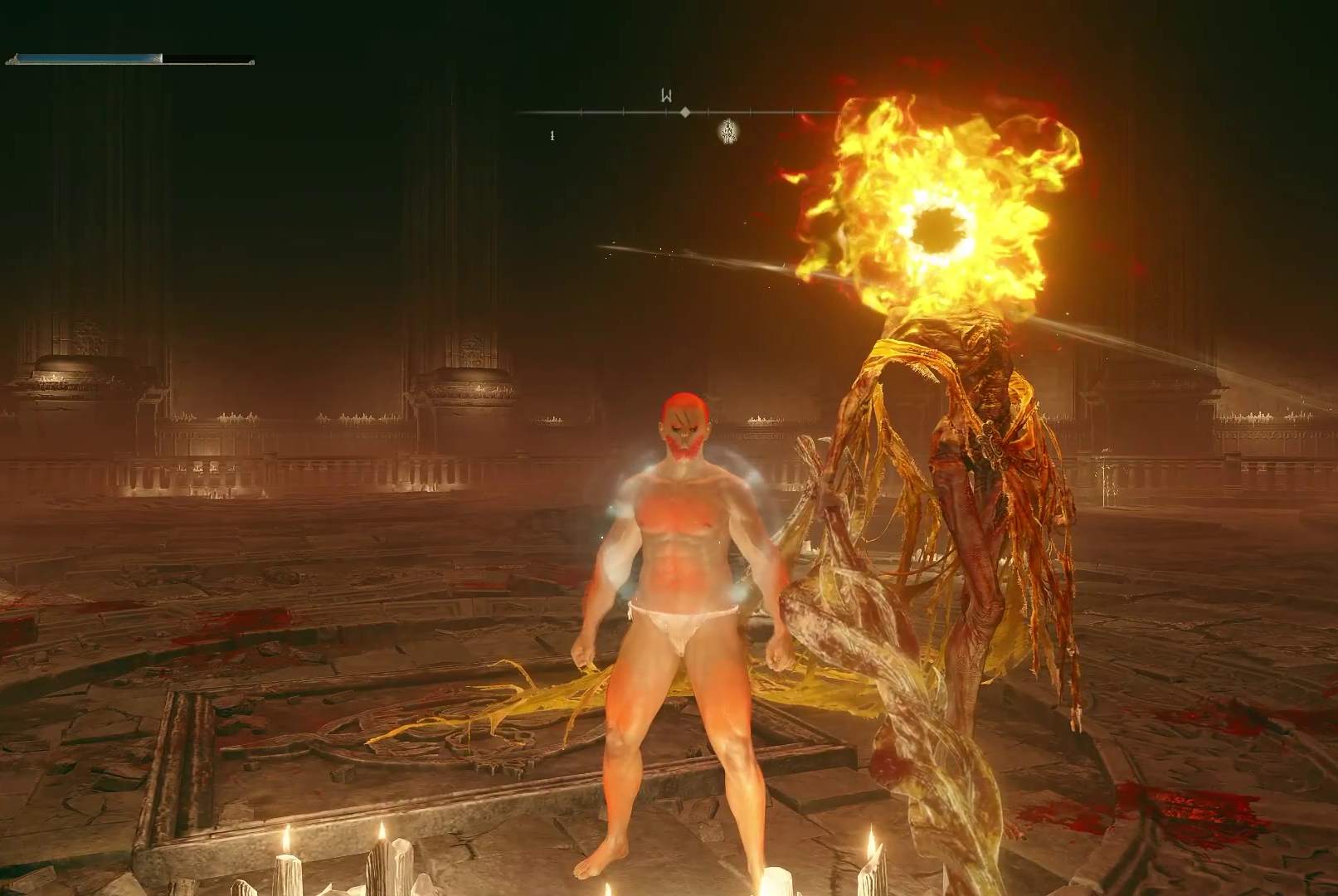The width and height of the screenshot is (1338, 896).
Task: Click the right end ornament of the stamina bar
Action: pos(251,64)
